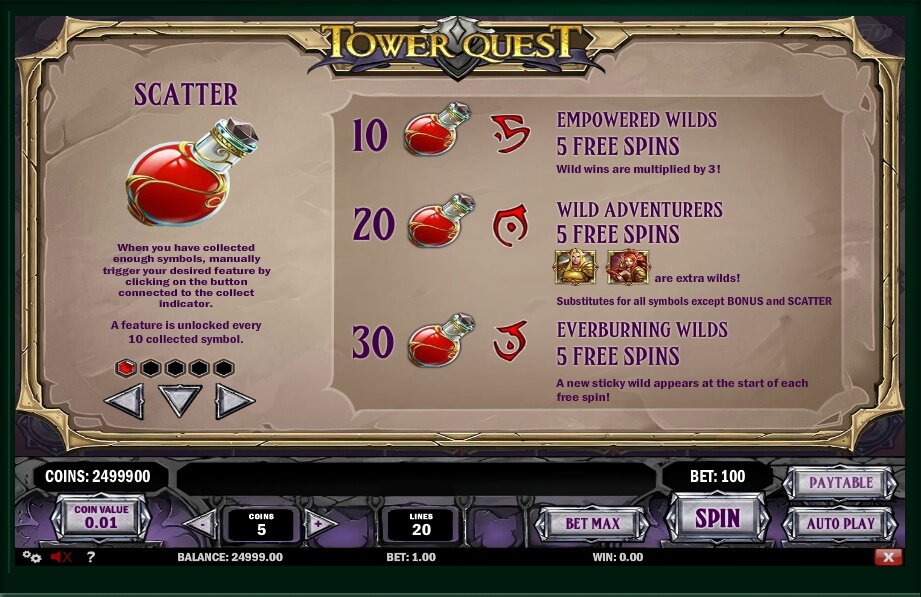Click the Coin Value button
921x597 pixels.
[101, 518]
